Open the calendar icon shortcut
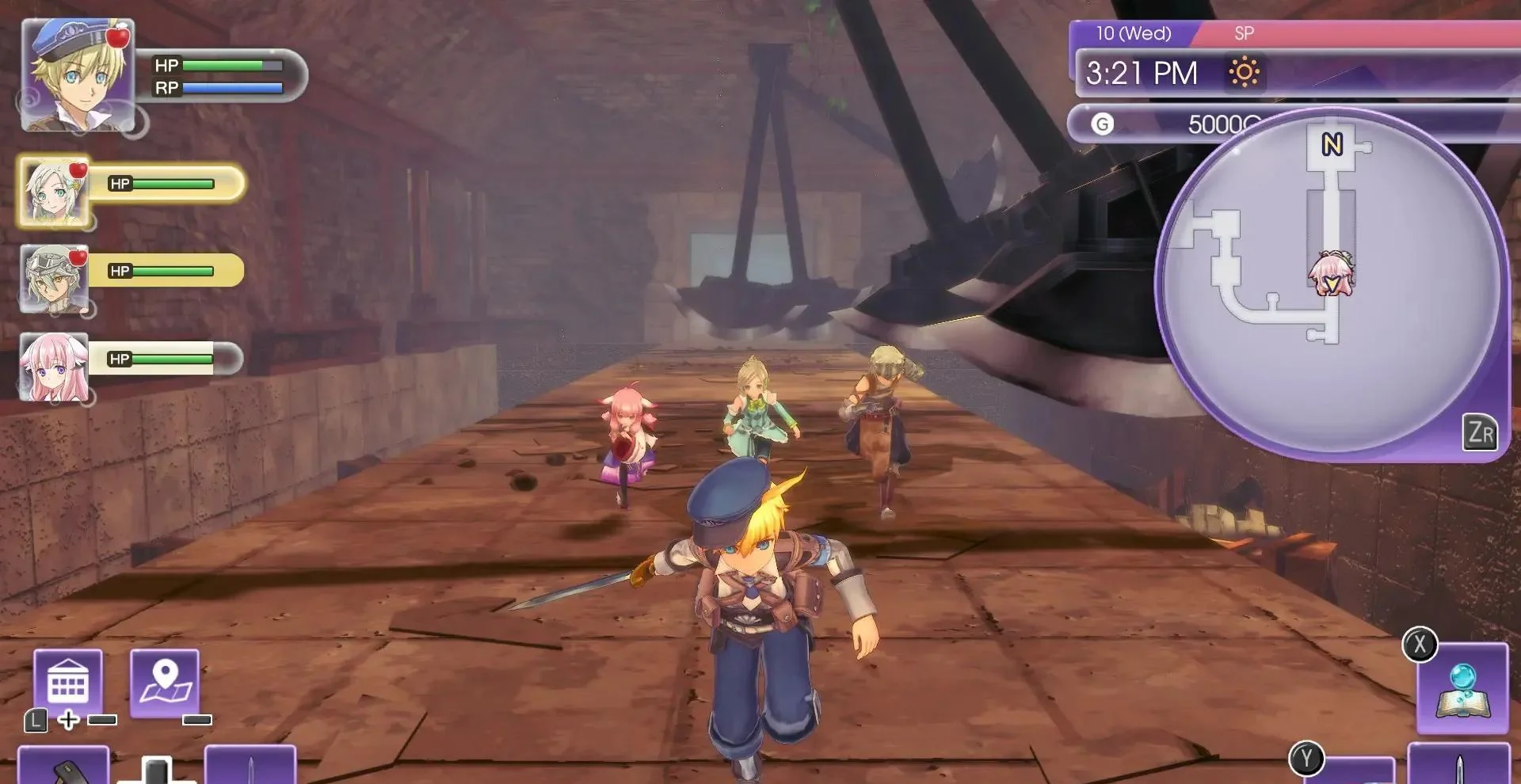 (68, 683)
